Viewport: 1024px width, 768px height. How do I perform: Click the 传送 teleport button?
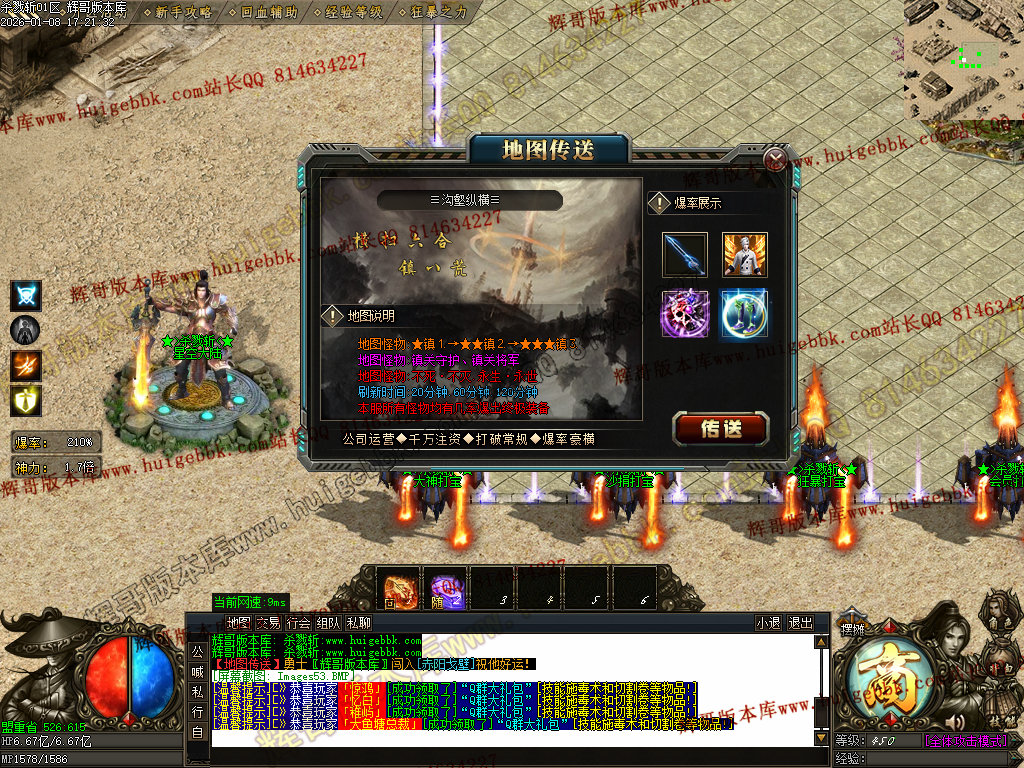pos(721,428)
